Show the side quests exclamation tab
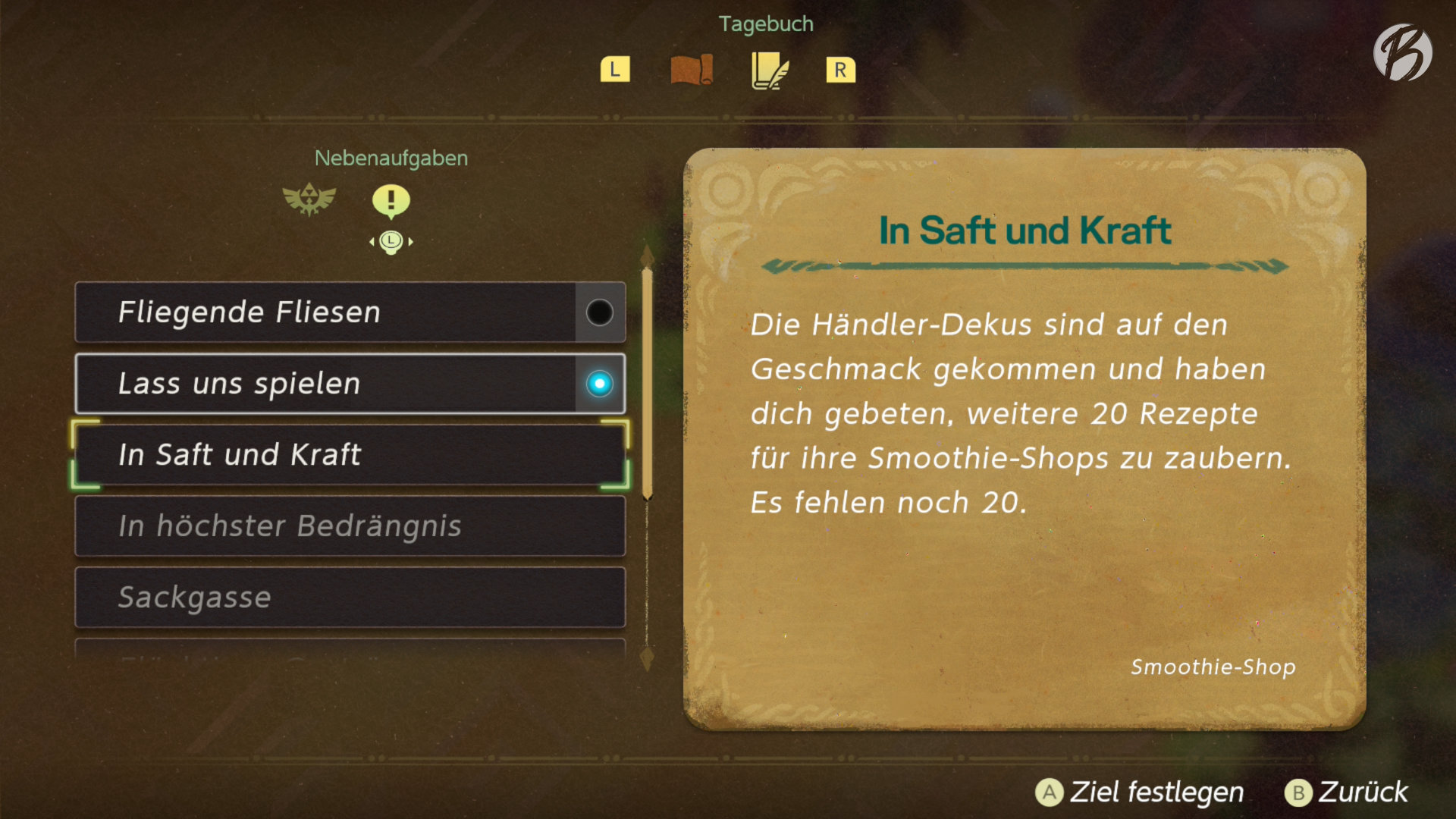1456x819 pixels. (391, 201)
